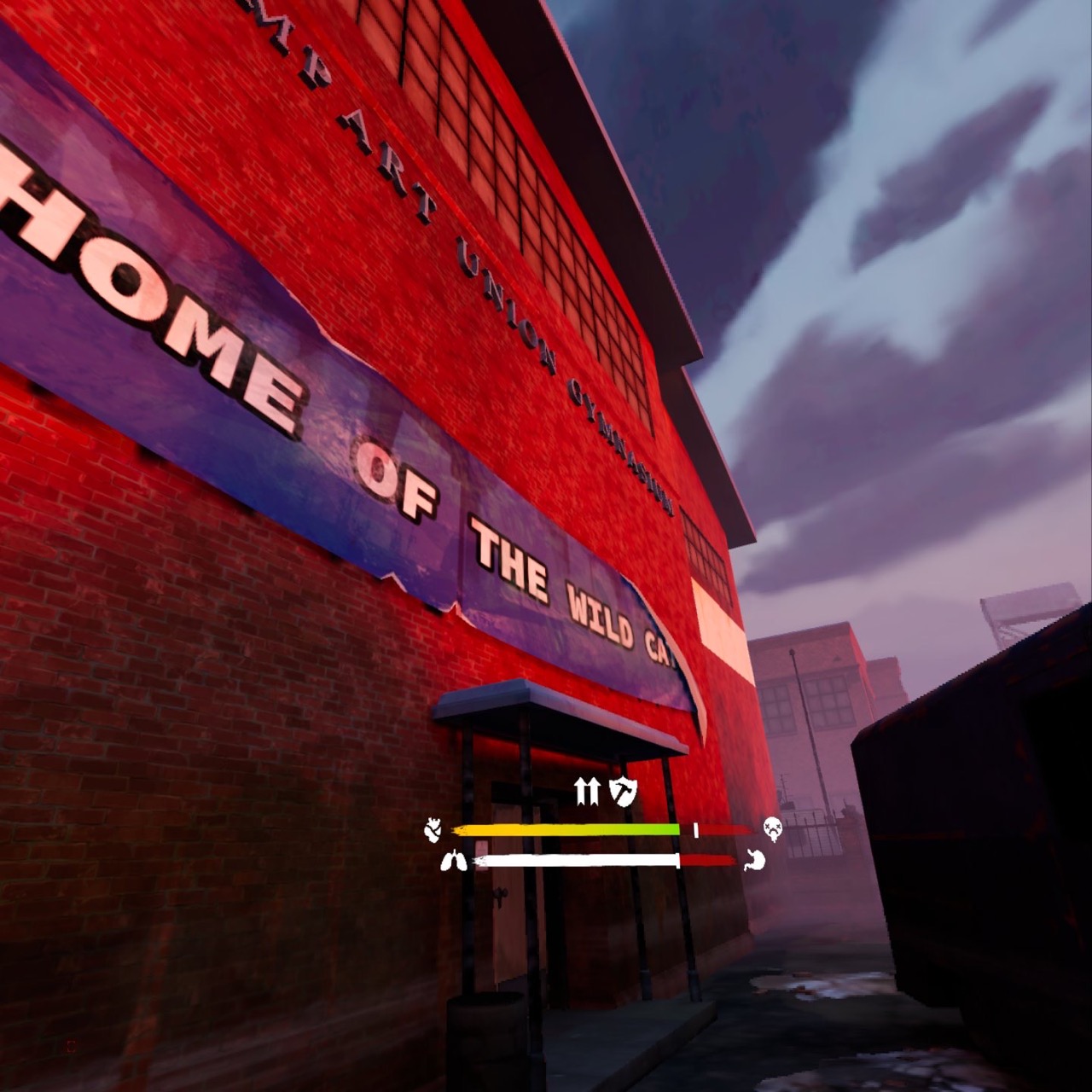The image size is (1092, 1092).
Task: Click the double upward arrows status icon
Action: 589,791
